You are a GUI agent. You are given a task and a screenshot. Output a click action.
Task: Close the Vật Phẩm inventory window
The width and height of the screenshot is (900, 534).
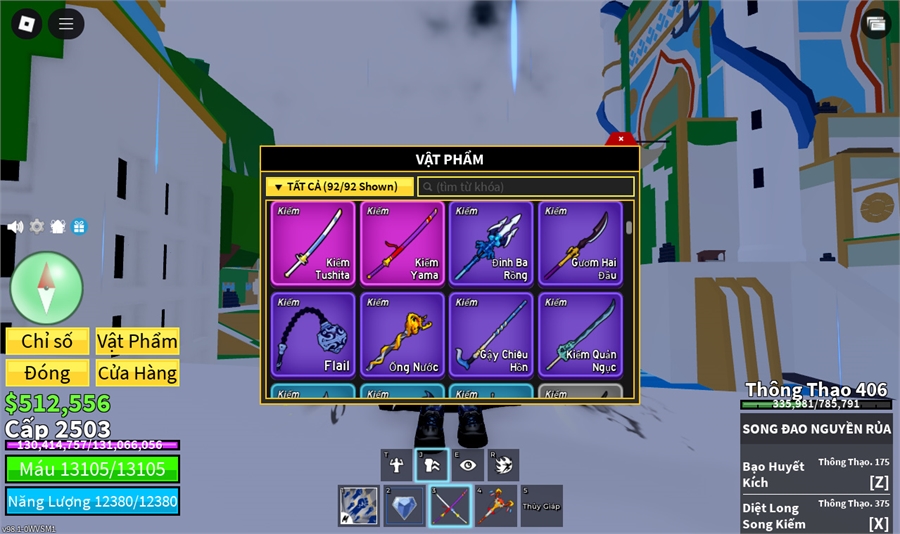[621, 139]
